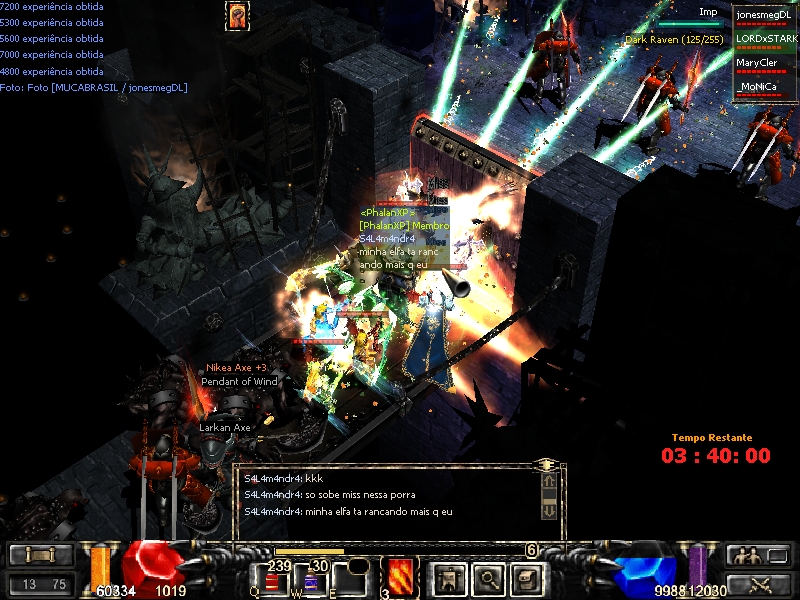The image size is (800, 600).
Task: Click the active buff icon at top
Action: [238, 15]
